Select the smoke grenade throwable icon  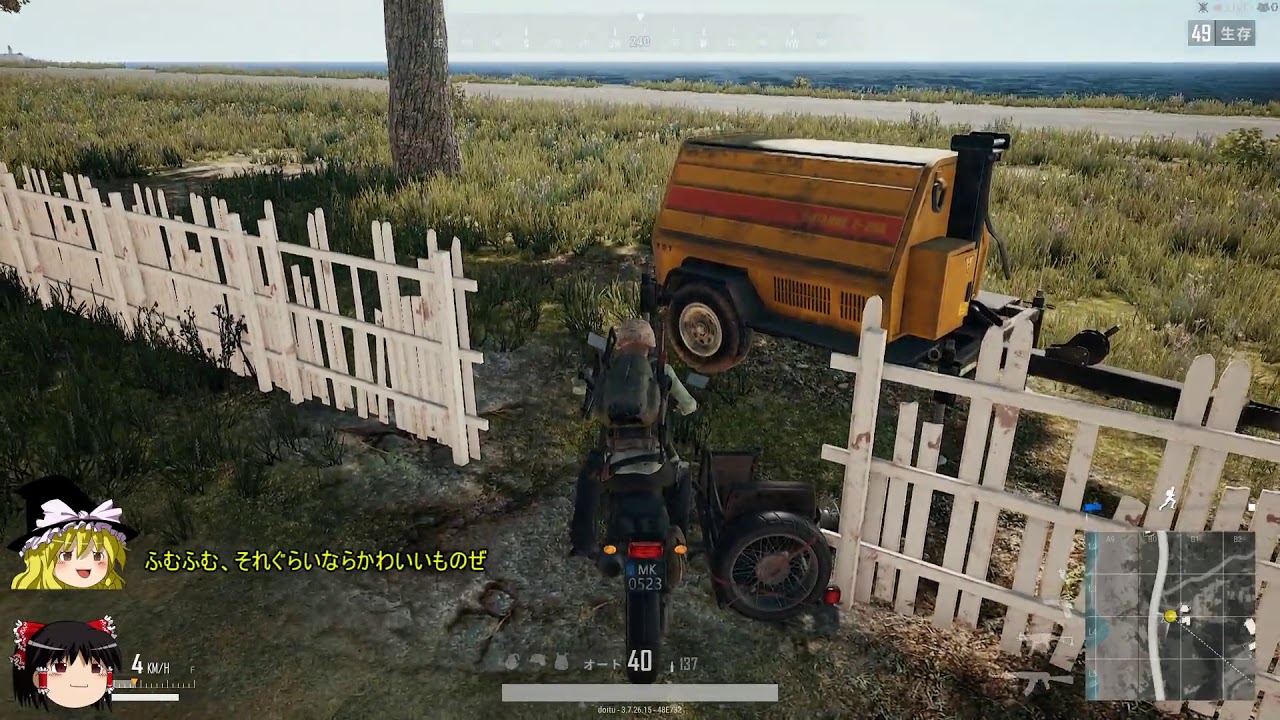tap(561, 663)
